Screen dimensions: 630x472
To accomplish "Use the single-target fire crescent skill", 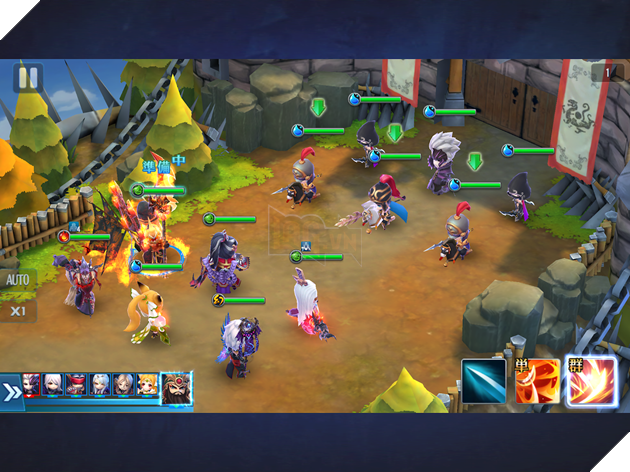I will (x=538, y=381).
